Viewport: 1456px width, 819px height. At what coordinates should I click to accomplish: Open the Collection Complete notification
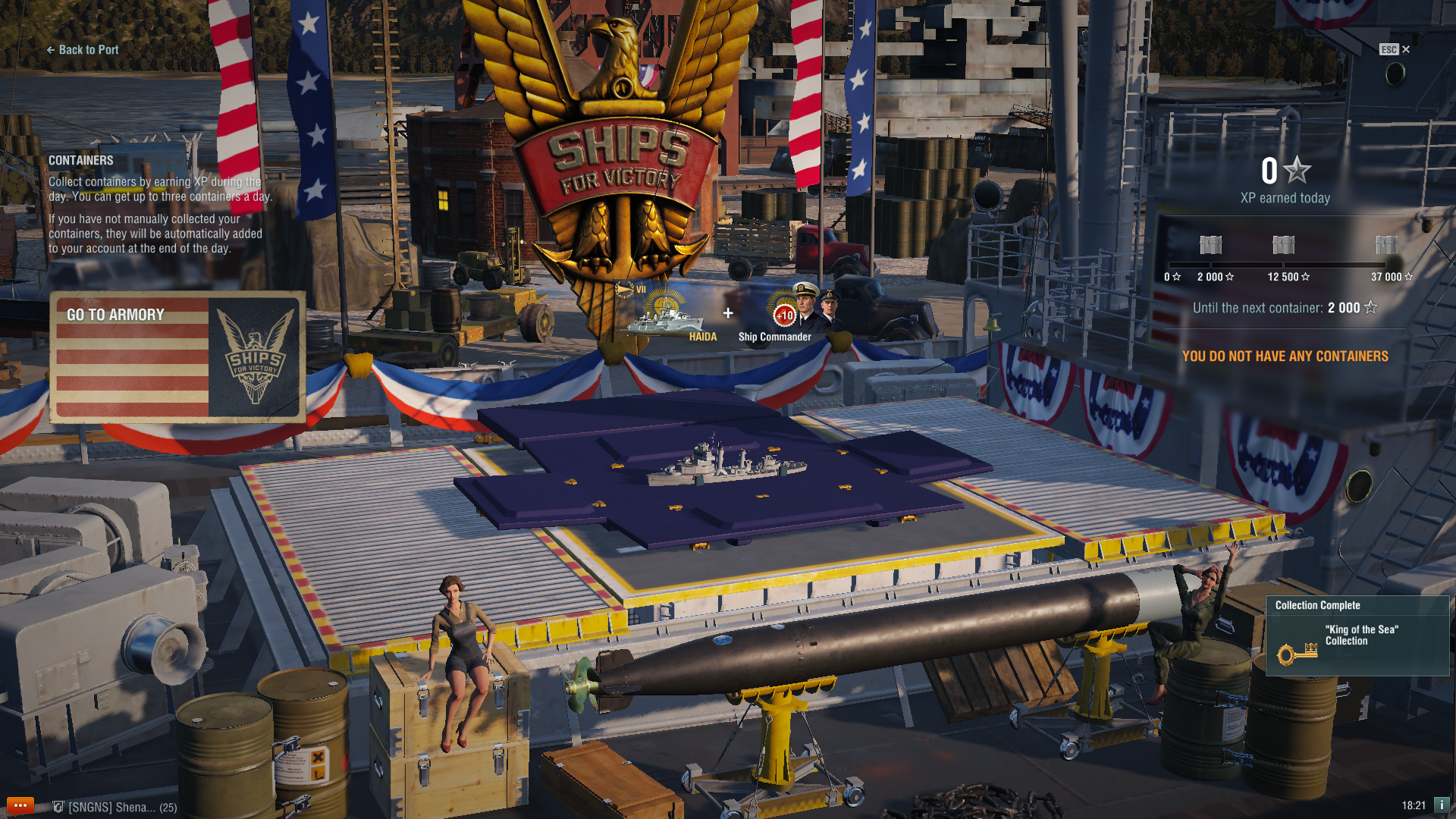pos(1357,635)
